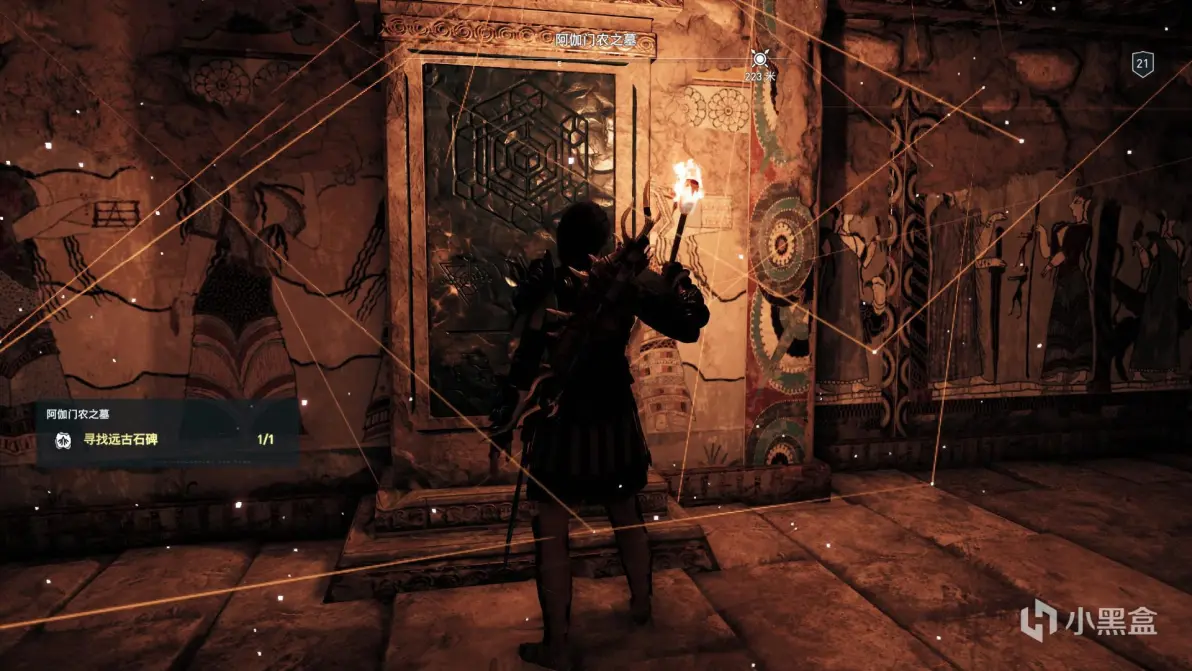
Task: Click the level 21 badge
Action: pyautogui.click(x=1143, y=65)
